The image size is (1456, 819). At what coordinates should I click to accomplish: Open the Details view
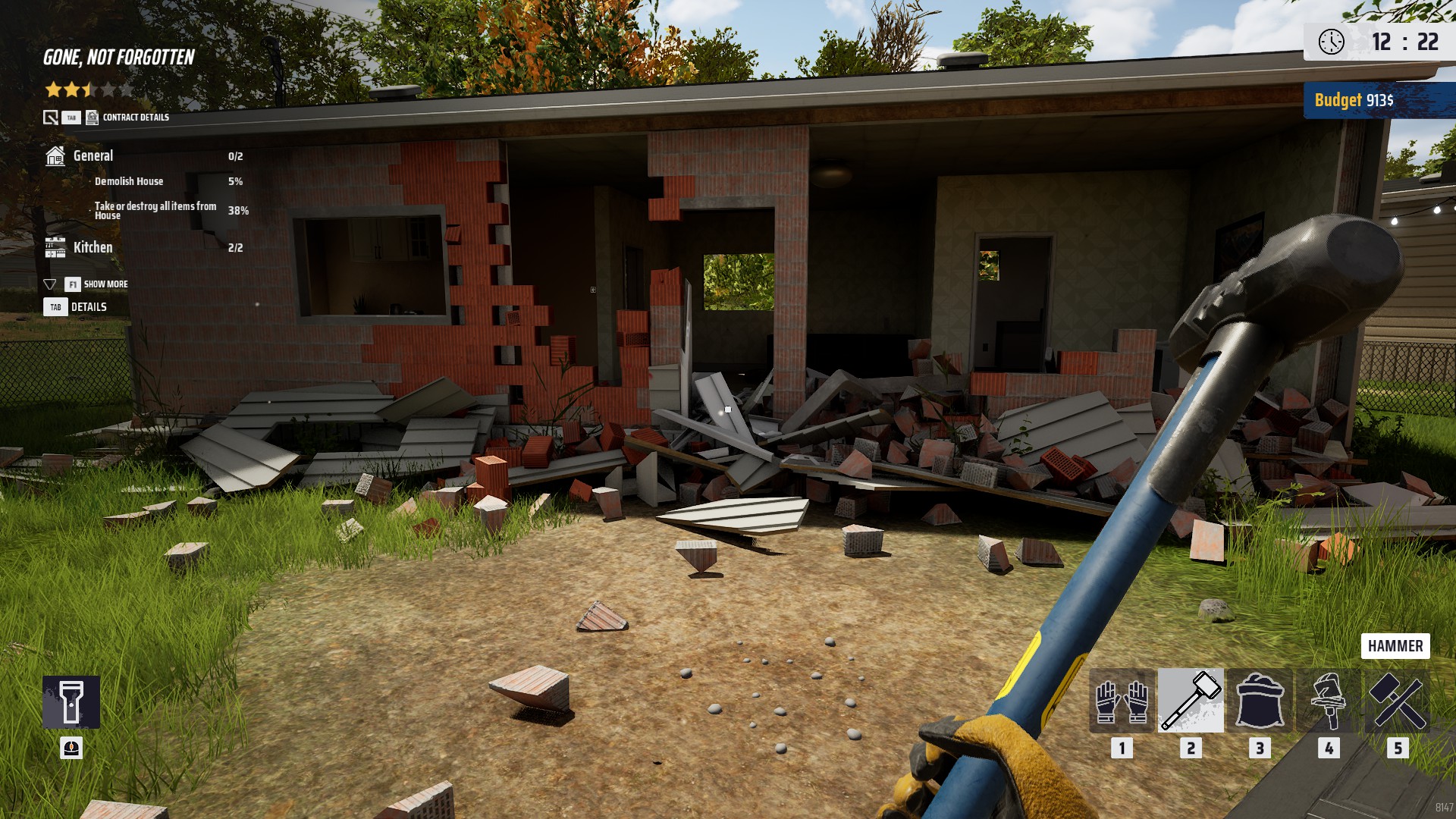point(88,307)
